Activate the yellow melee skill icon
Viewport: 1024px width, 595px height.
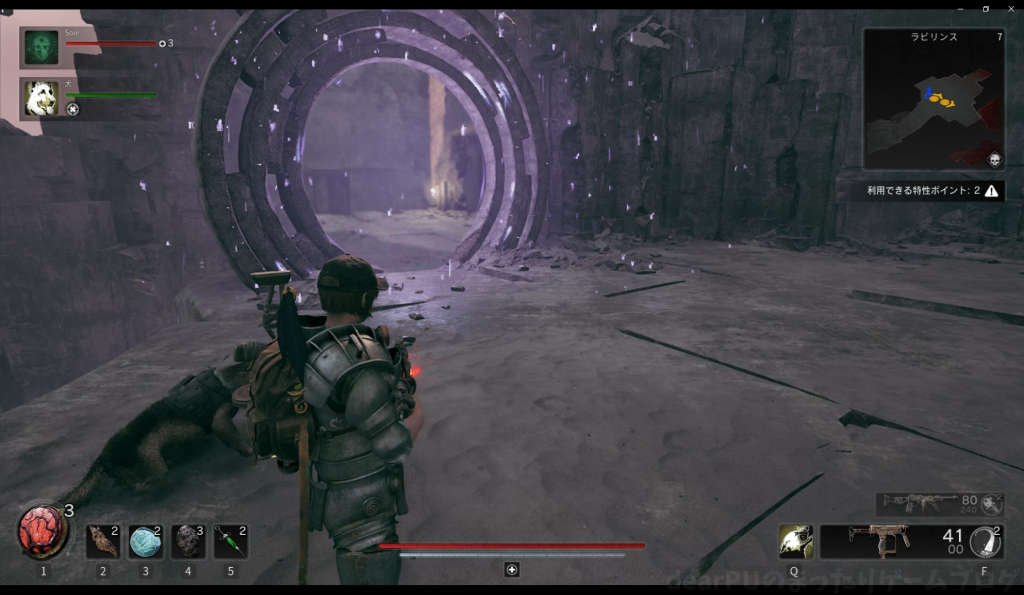point(795,541)
